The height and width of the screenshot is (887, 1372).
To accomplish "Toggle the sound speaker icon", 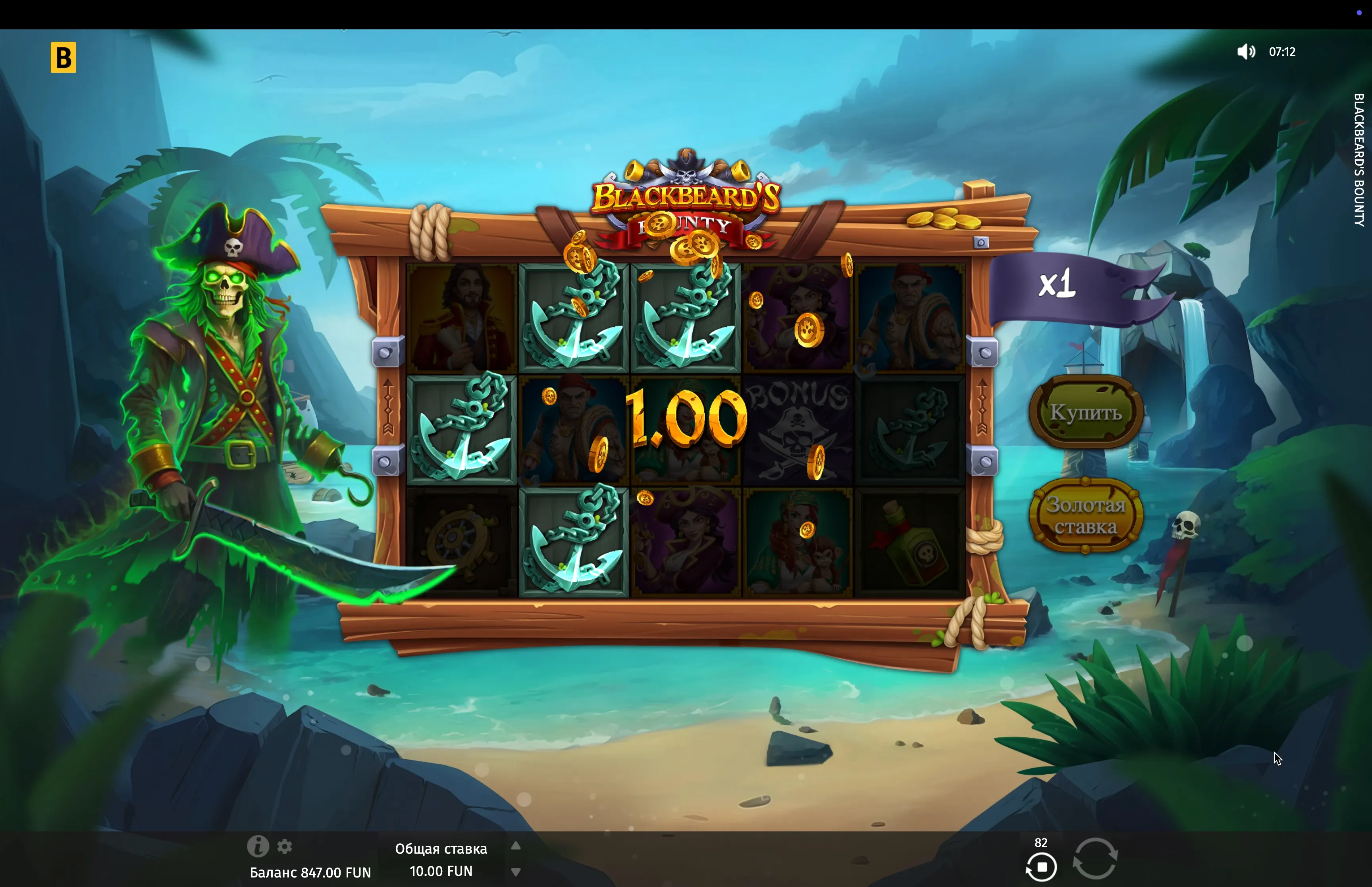I will point(1245,52).
